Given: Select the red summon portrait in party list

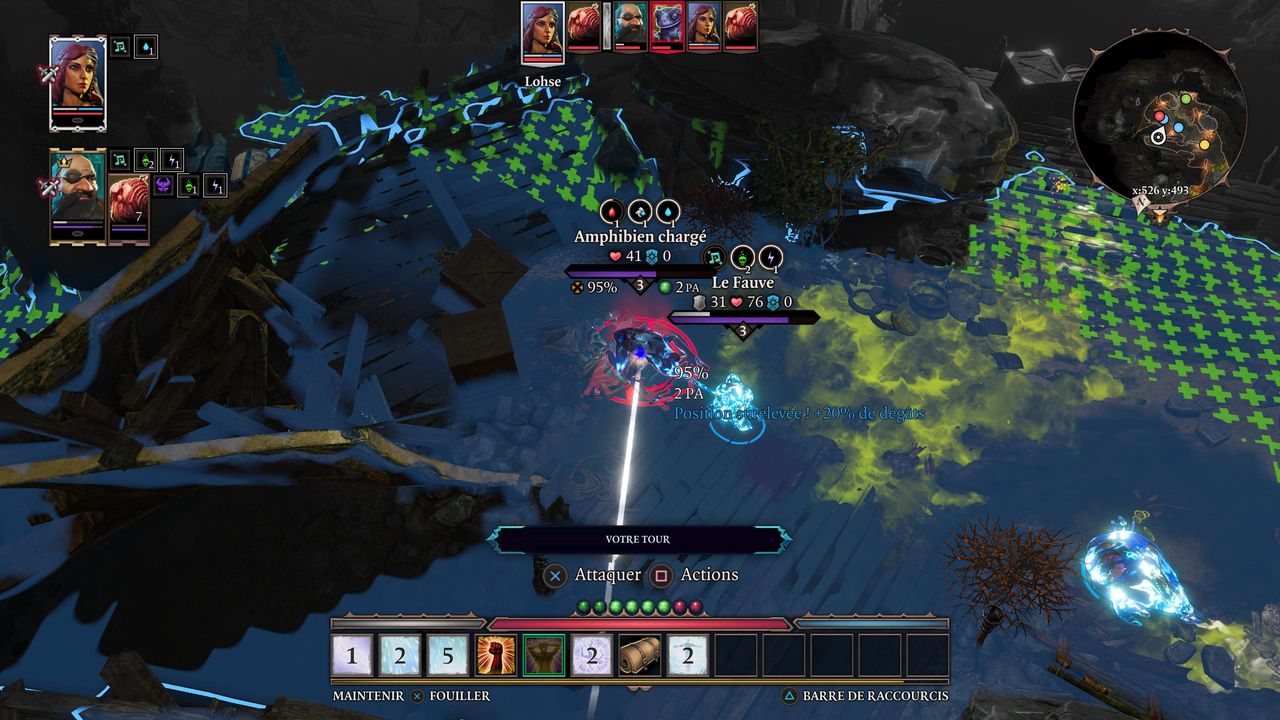Looking at the screenshot, I should coord(128,206).
